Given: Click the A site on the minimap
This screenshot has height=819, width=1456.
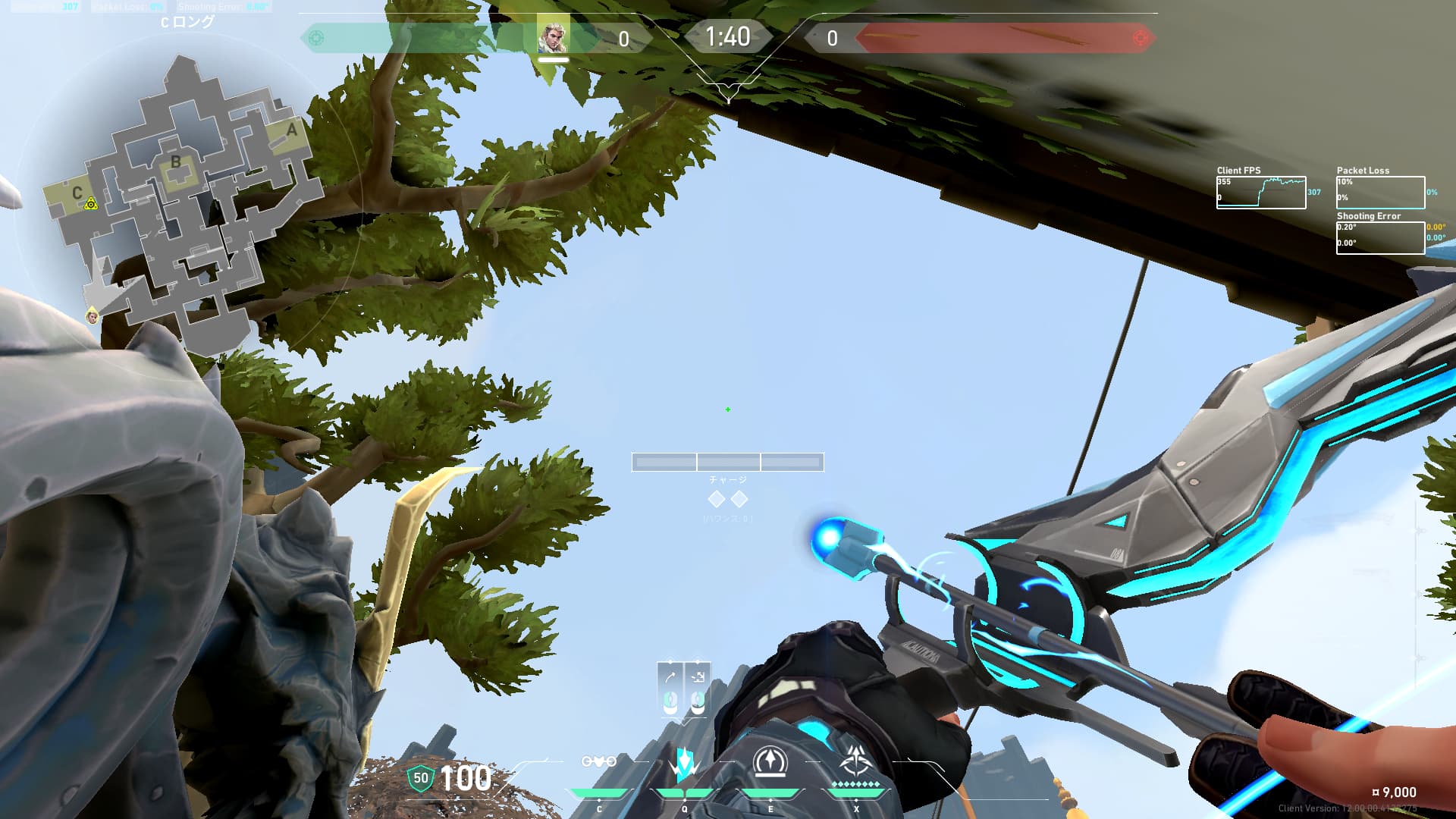Looking at the screenshot, I should (291, 130).
